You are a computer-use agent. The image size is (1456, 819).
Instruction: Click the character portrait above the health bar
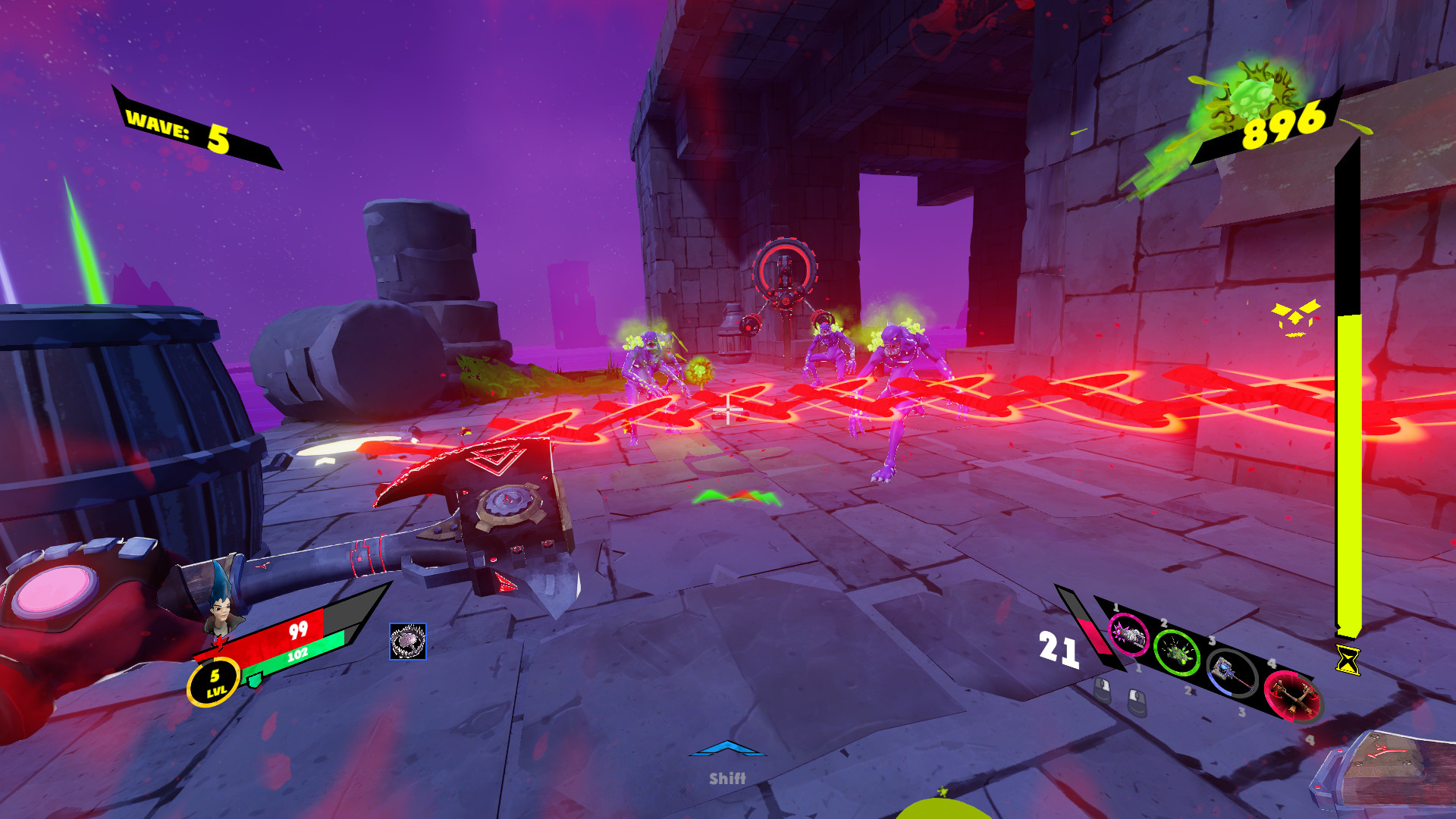point(221,613)
